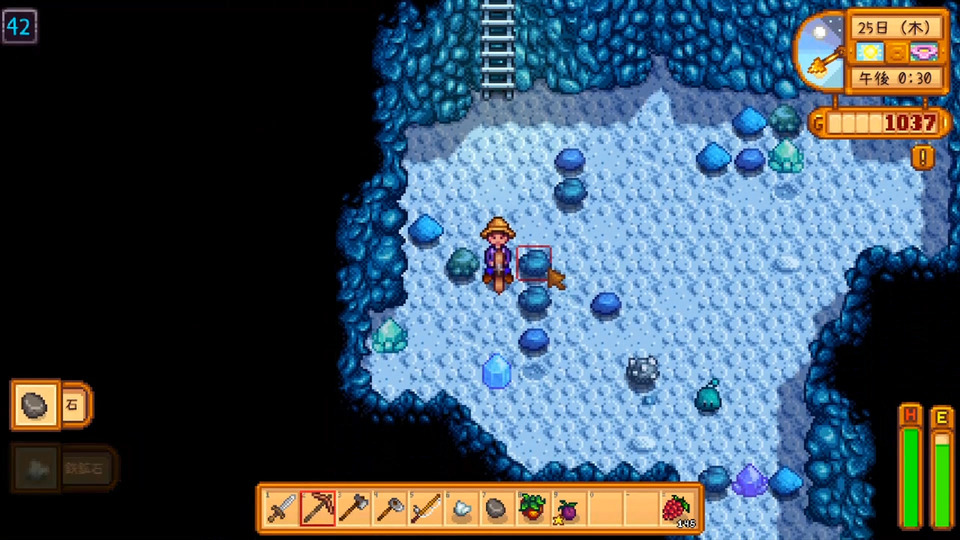This screenshot has height=540, width=960.
Task: Select the sword in the hotbar
Action: 281,509
